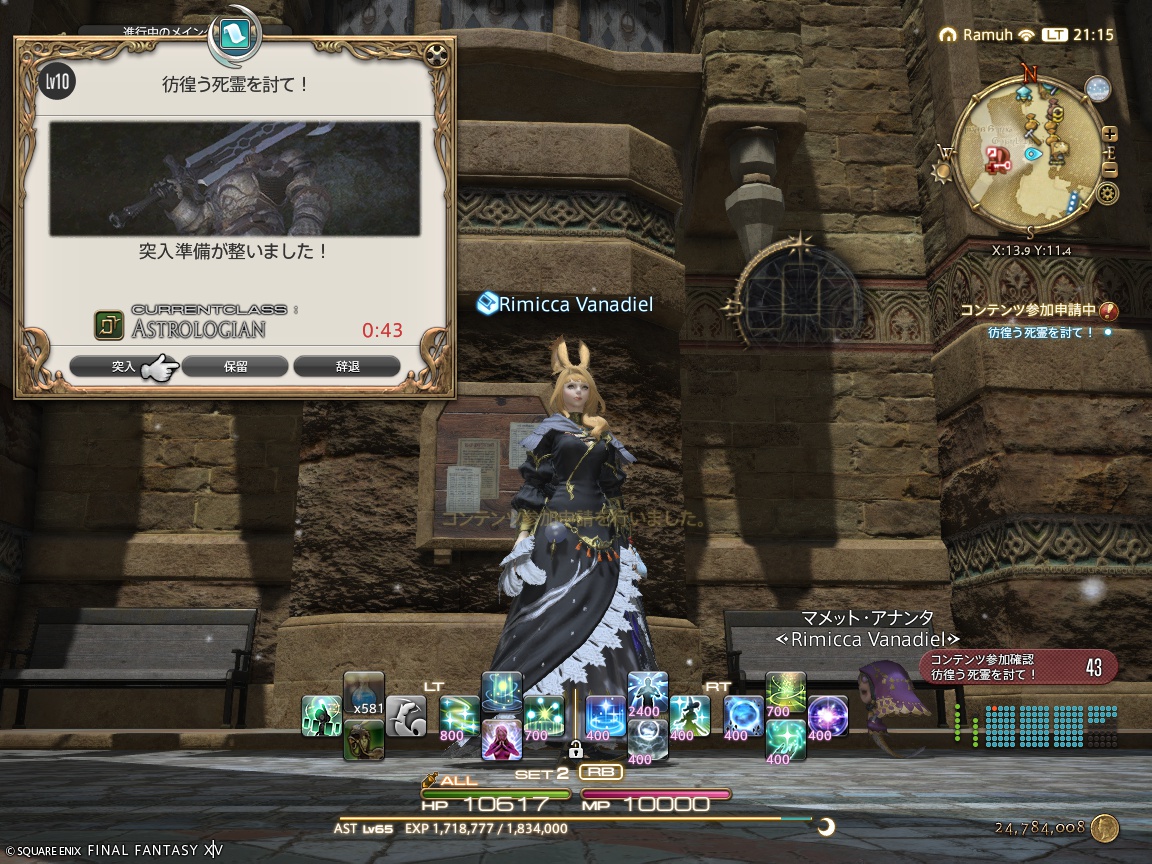Click the sun time indicator beside the minimap

(939, 171)
